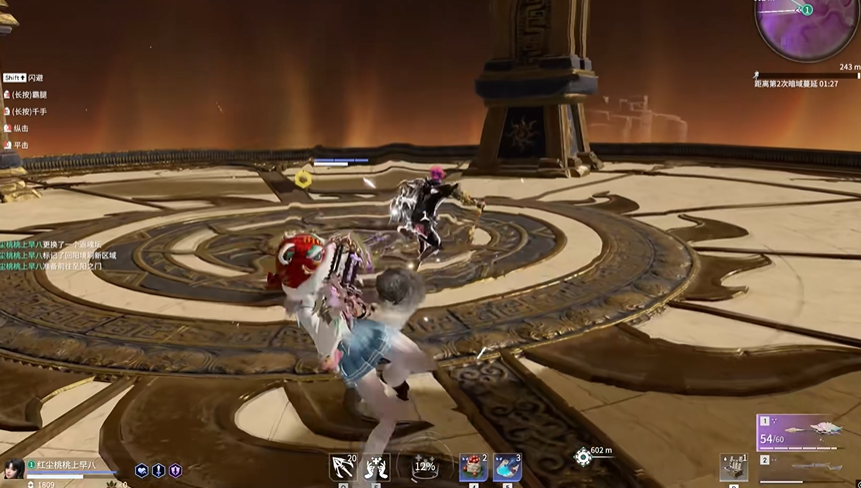
Task: Select the arrow skill icon showing 20
Action: click(x=343, y=467)
